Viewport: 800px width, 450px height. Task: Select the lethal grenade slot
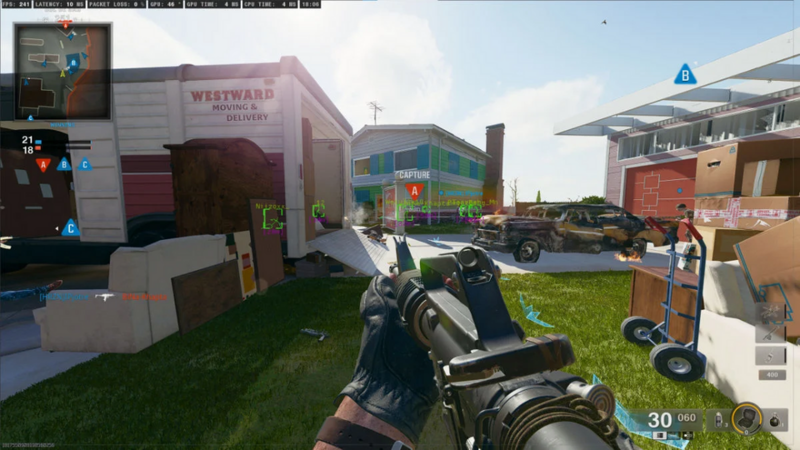[x=775, y=419]
